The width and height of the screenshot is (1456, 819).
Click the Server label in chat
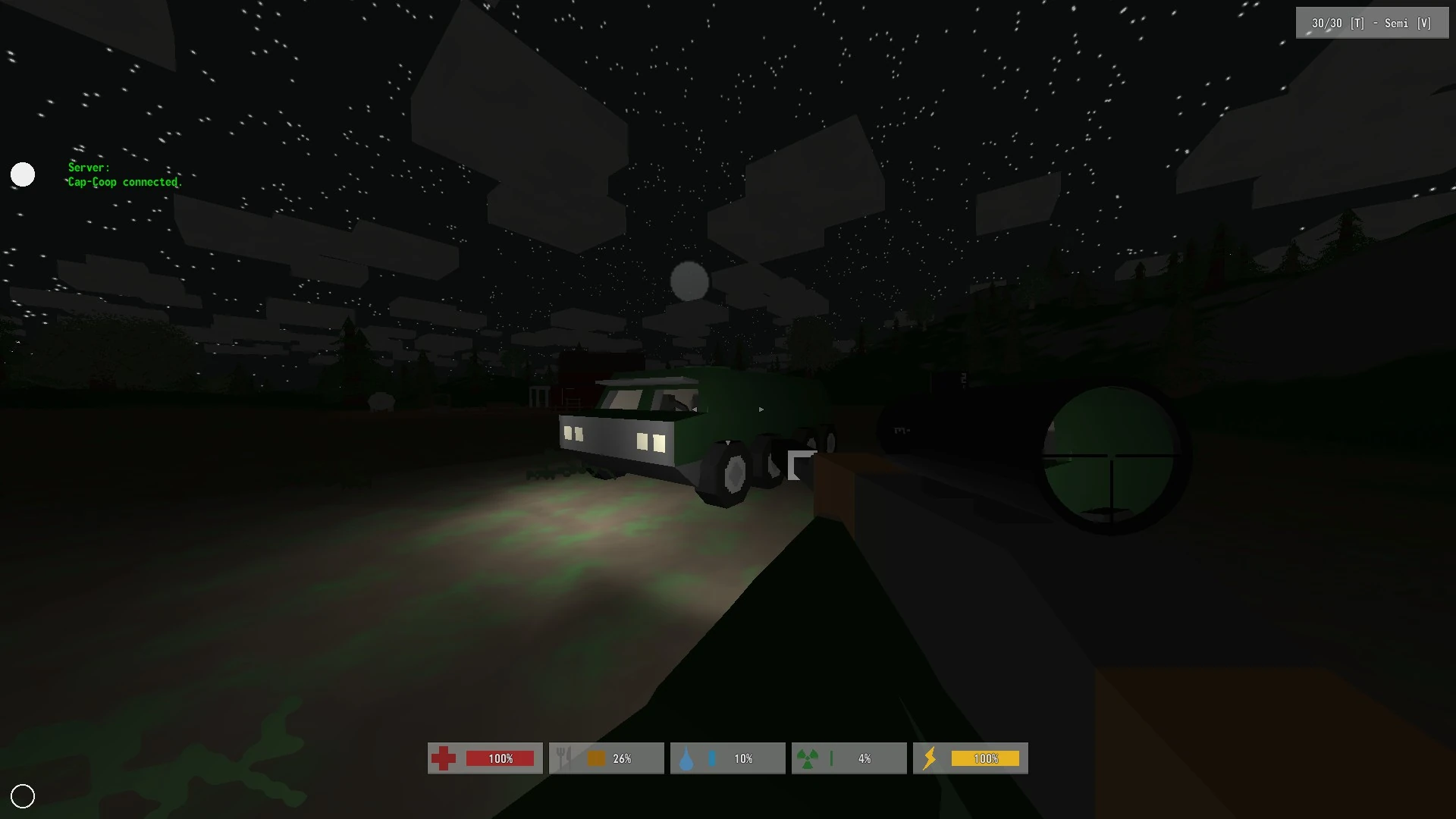[x=88, y=167]
